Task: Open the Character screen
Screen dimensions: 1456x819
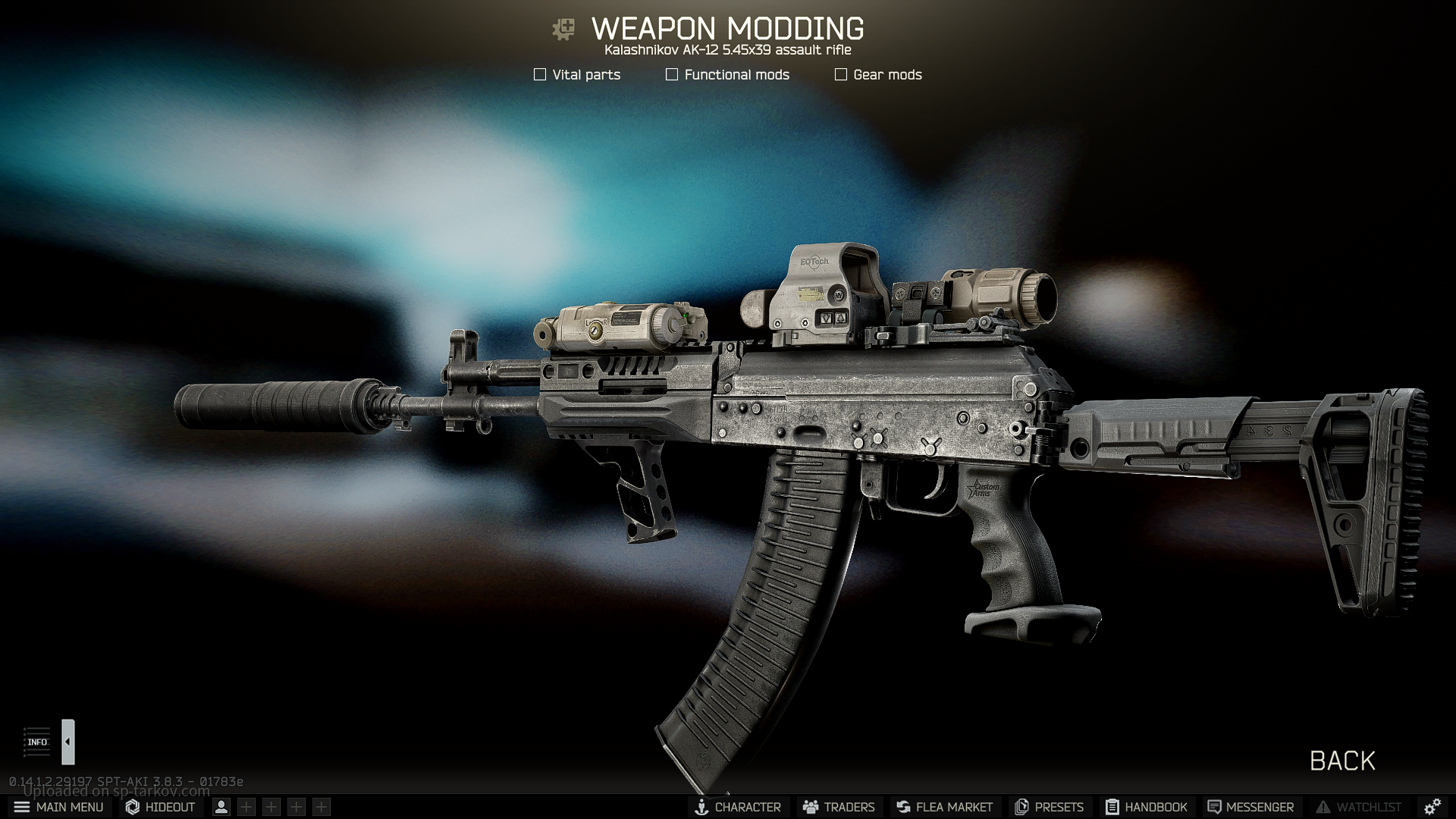Action: coord(737,807)
